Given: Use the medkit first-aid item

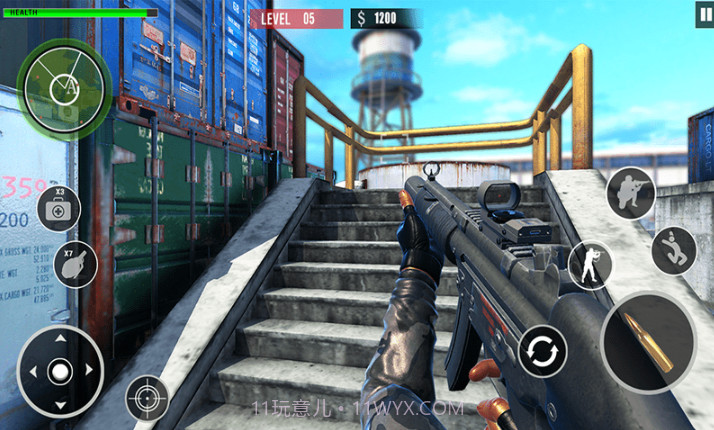Looking at the screenshot, I should click(x=59, y=209).
